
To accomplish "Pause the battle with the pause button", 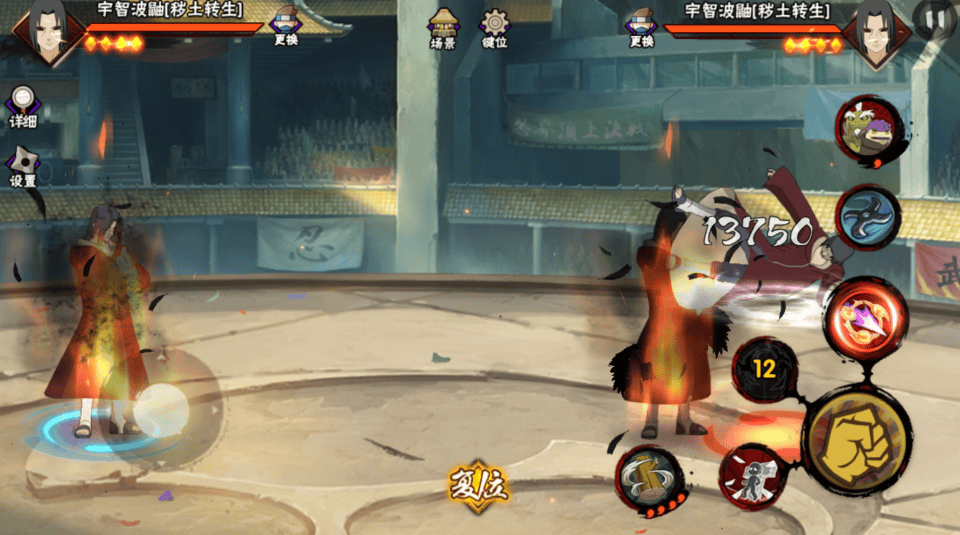I will point(935,18).
